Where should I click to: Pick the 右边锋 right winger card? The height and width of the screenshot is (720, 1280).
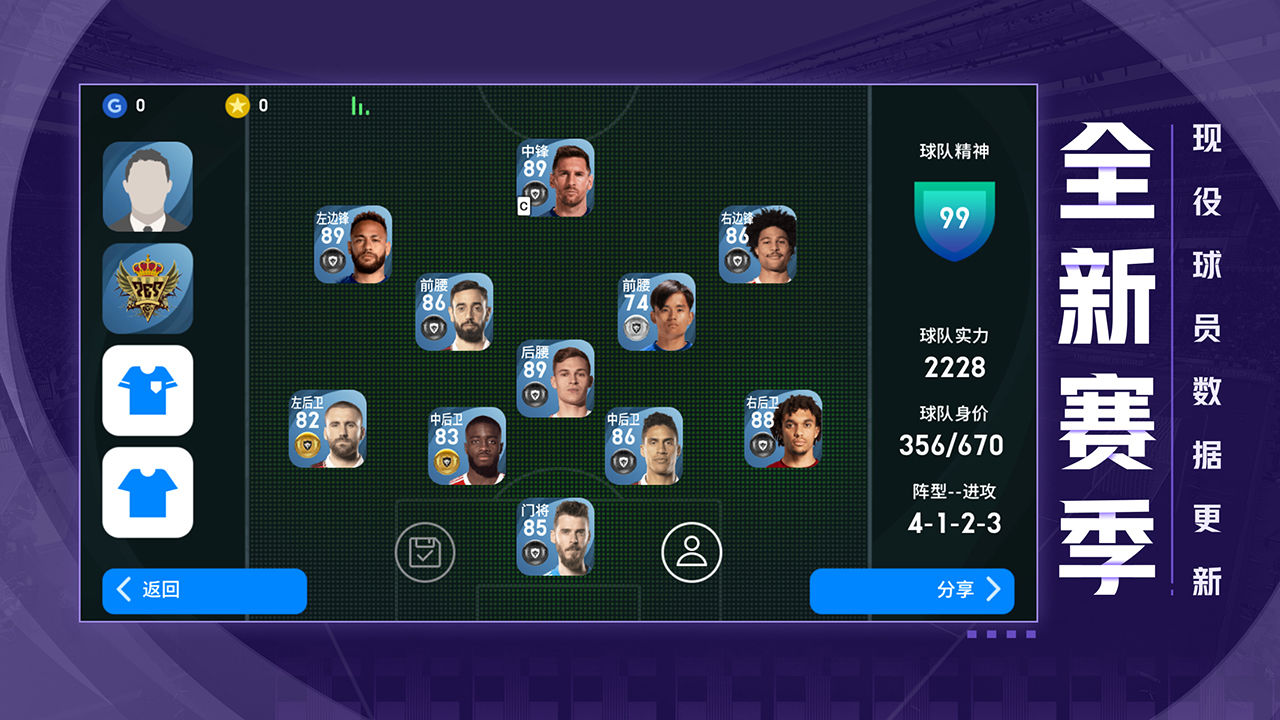click(x=758, y=245)
